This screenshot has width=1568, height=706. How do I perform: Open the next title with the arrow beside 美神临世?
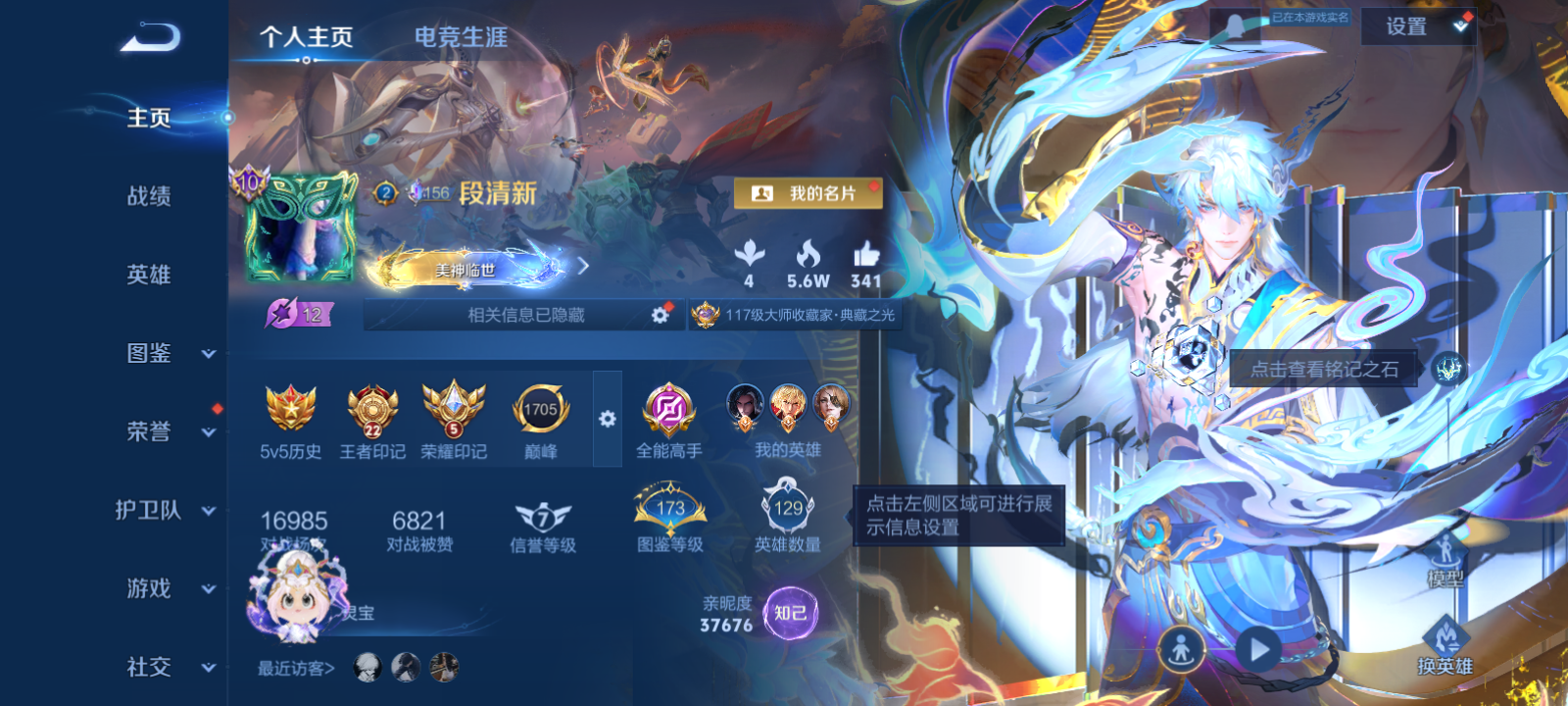[x=581, y=264]
